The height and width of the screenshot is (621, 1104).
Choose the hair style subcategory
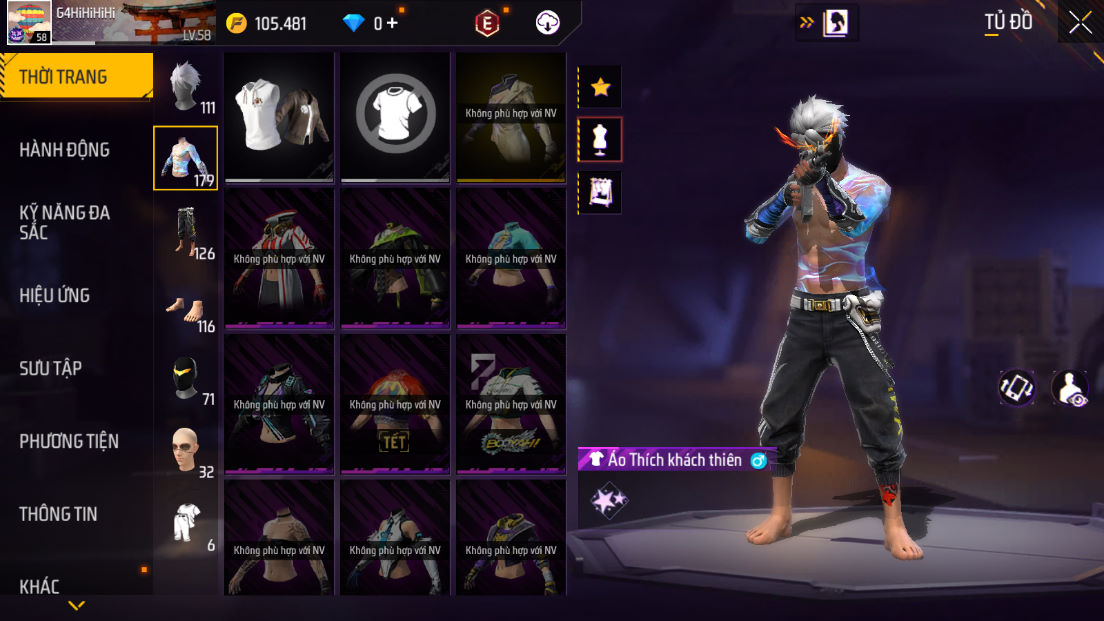pos(185,88)
